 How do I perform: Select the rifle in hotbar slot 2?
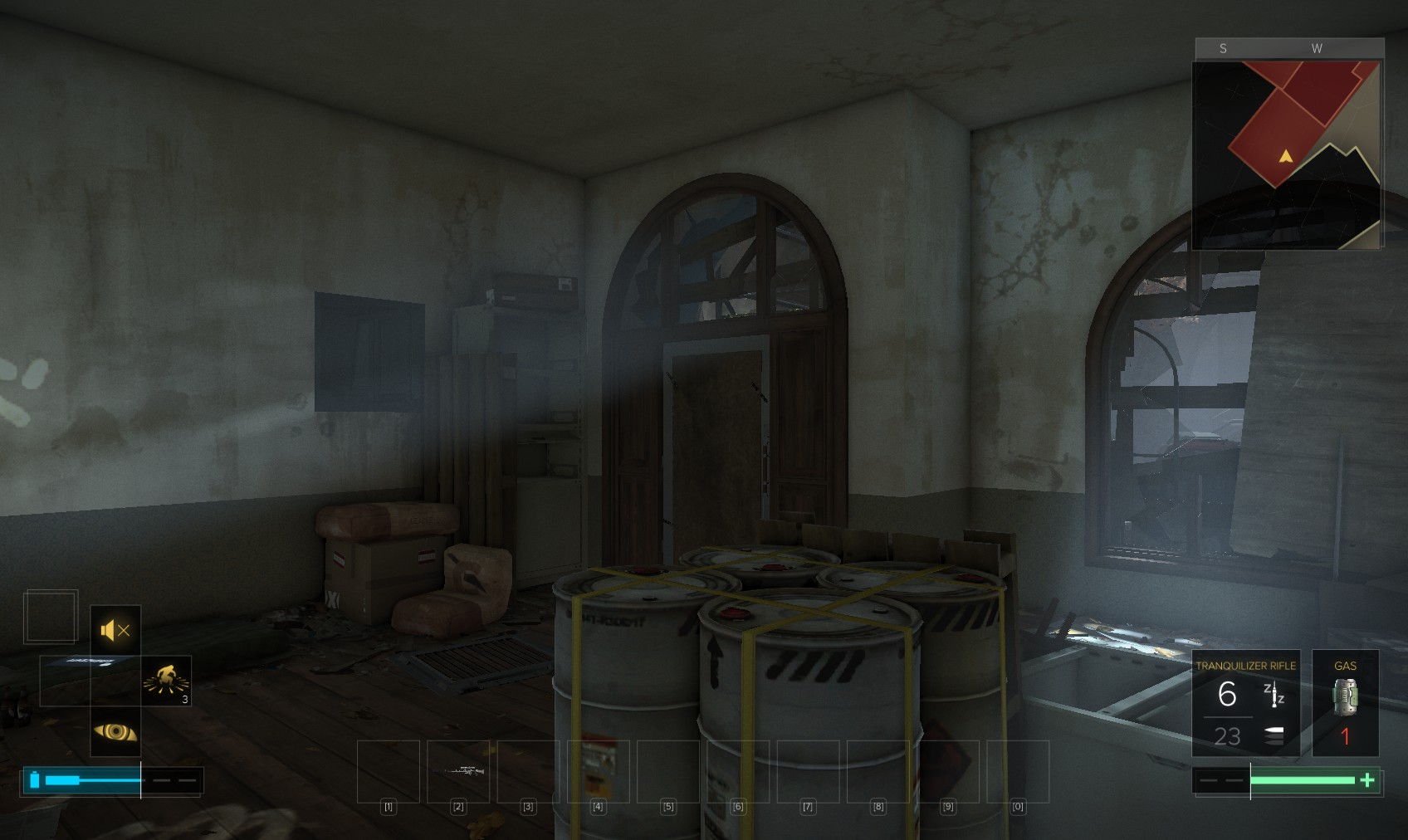point(458,771)
